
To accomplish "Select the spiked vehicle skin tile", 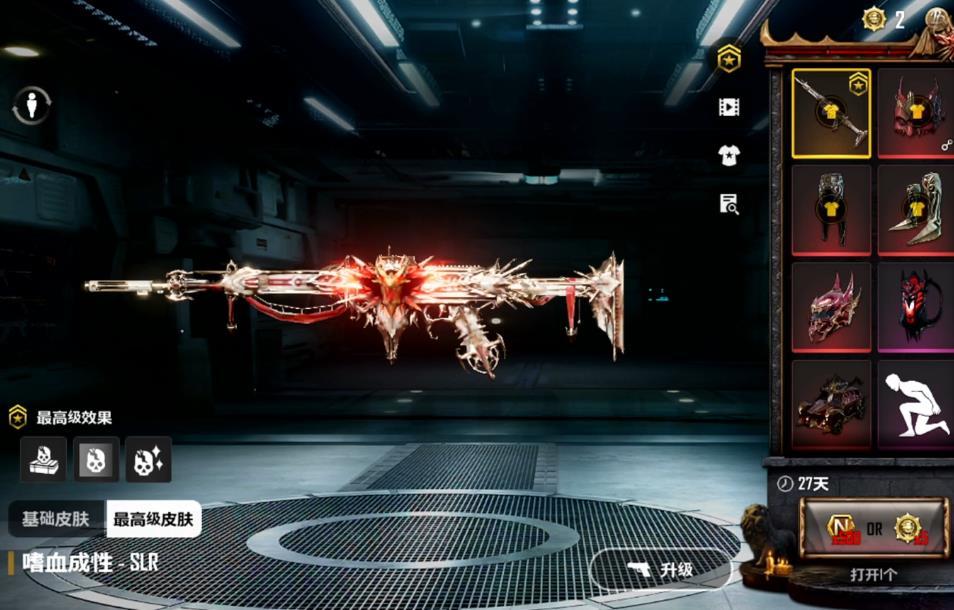I will pyautogui.click(x=830, y=404).
